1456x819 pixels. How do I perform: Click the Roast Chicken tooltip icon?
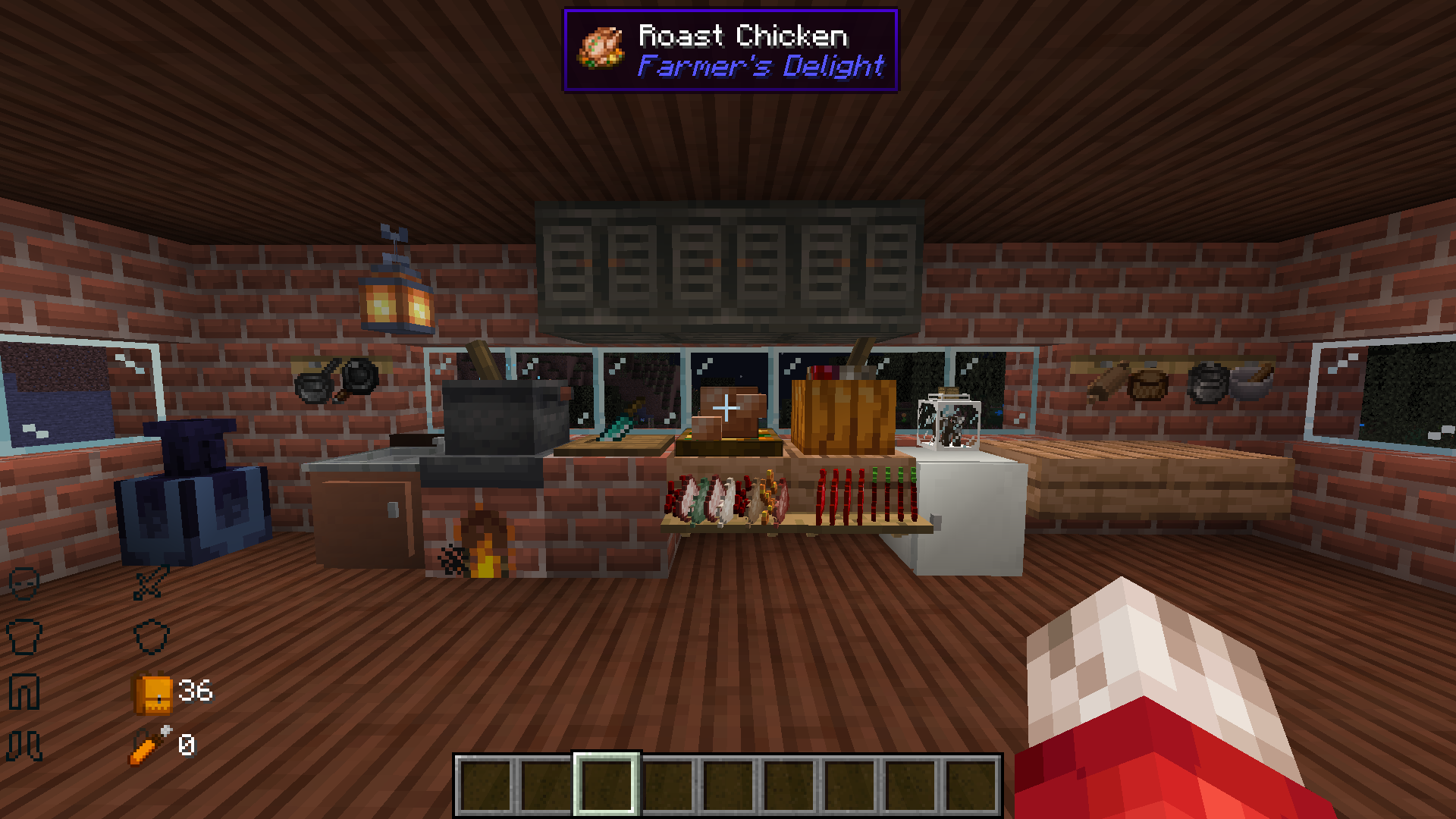click(599, 49)
